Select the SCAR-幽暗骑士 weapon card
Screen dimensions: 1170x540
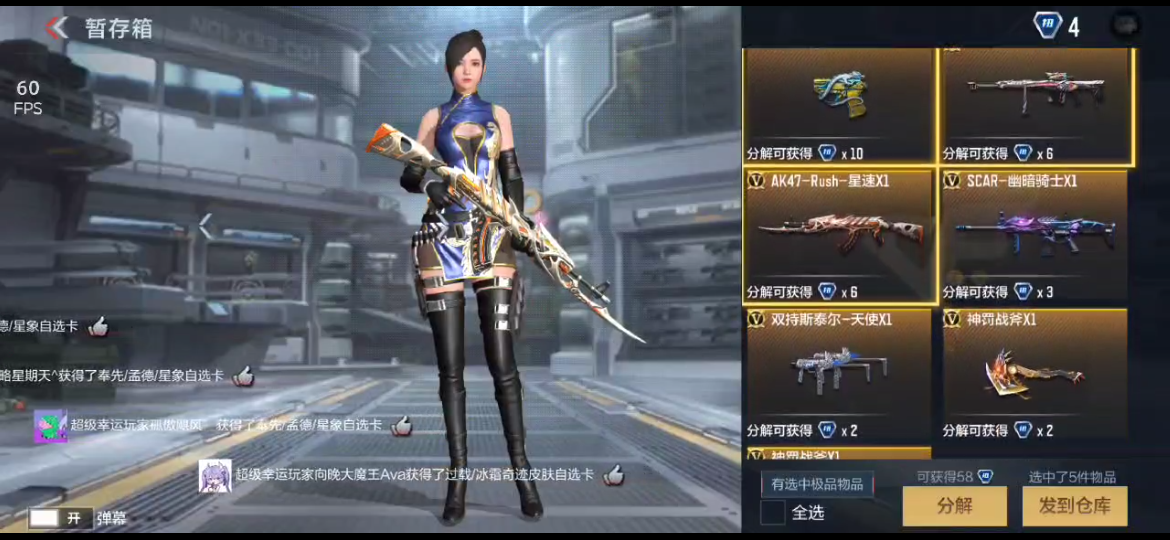[x=1033, y=236]
